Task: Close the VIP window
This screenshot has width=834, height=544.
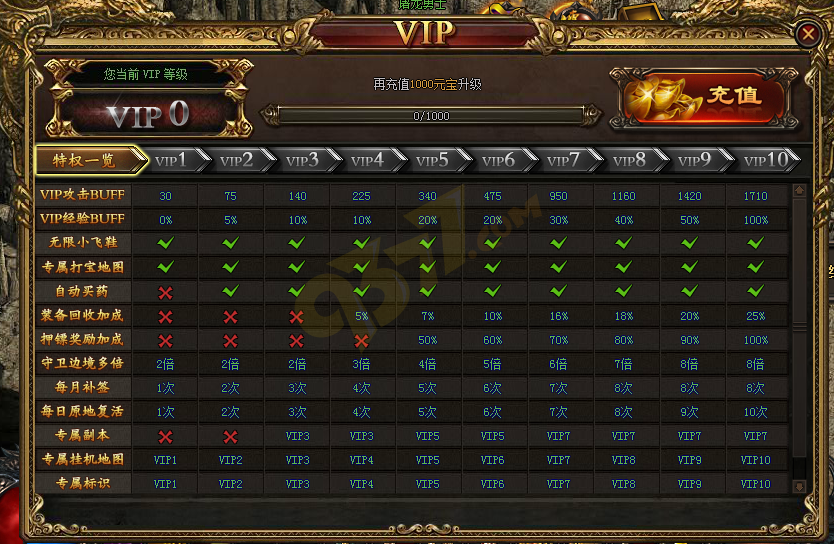Action: 807,34
